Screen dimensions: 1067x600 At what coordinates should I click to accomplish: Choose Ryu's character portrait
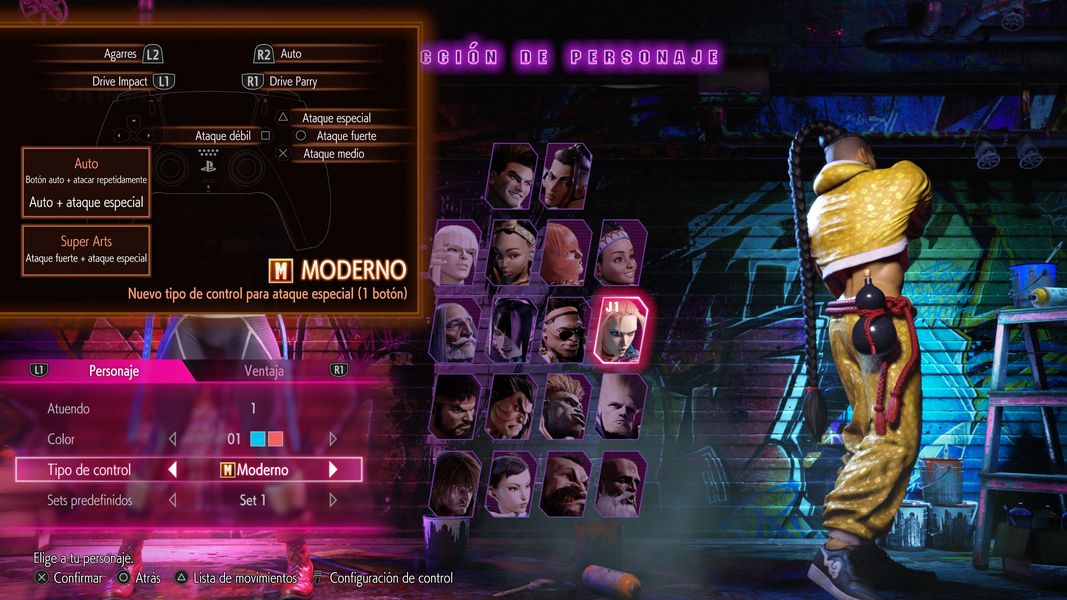click(x=455, y=406)
